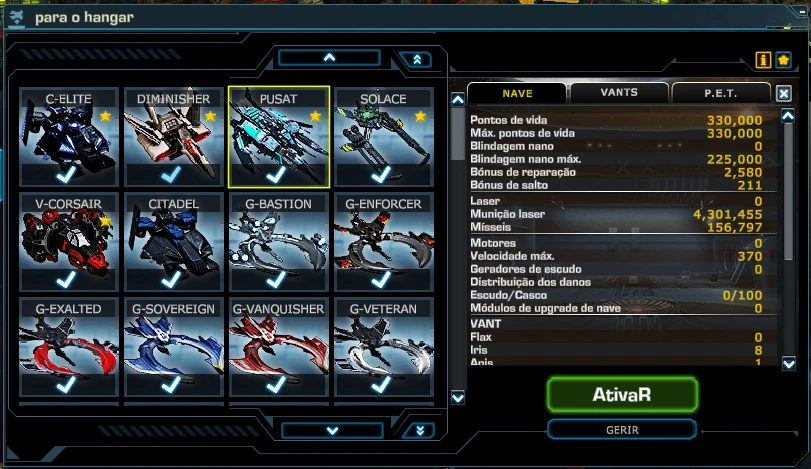Image resolution: width=811 pixels, height=469 pixels.
Task: Jump to bottom with double-down arrow
Action: (419, 430)
